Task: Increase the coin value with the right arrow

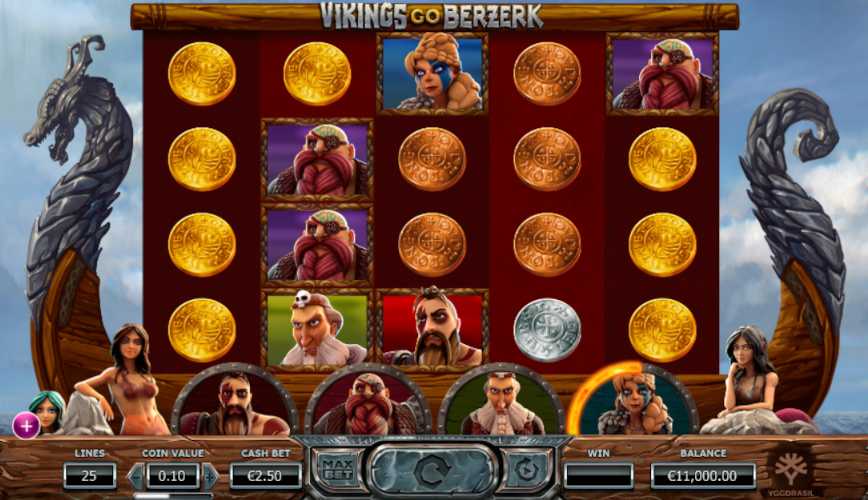Action: (208, 476)
